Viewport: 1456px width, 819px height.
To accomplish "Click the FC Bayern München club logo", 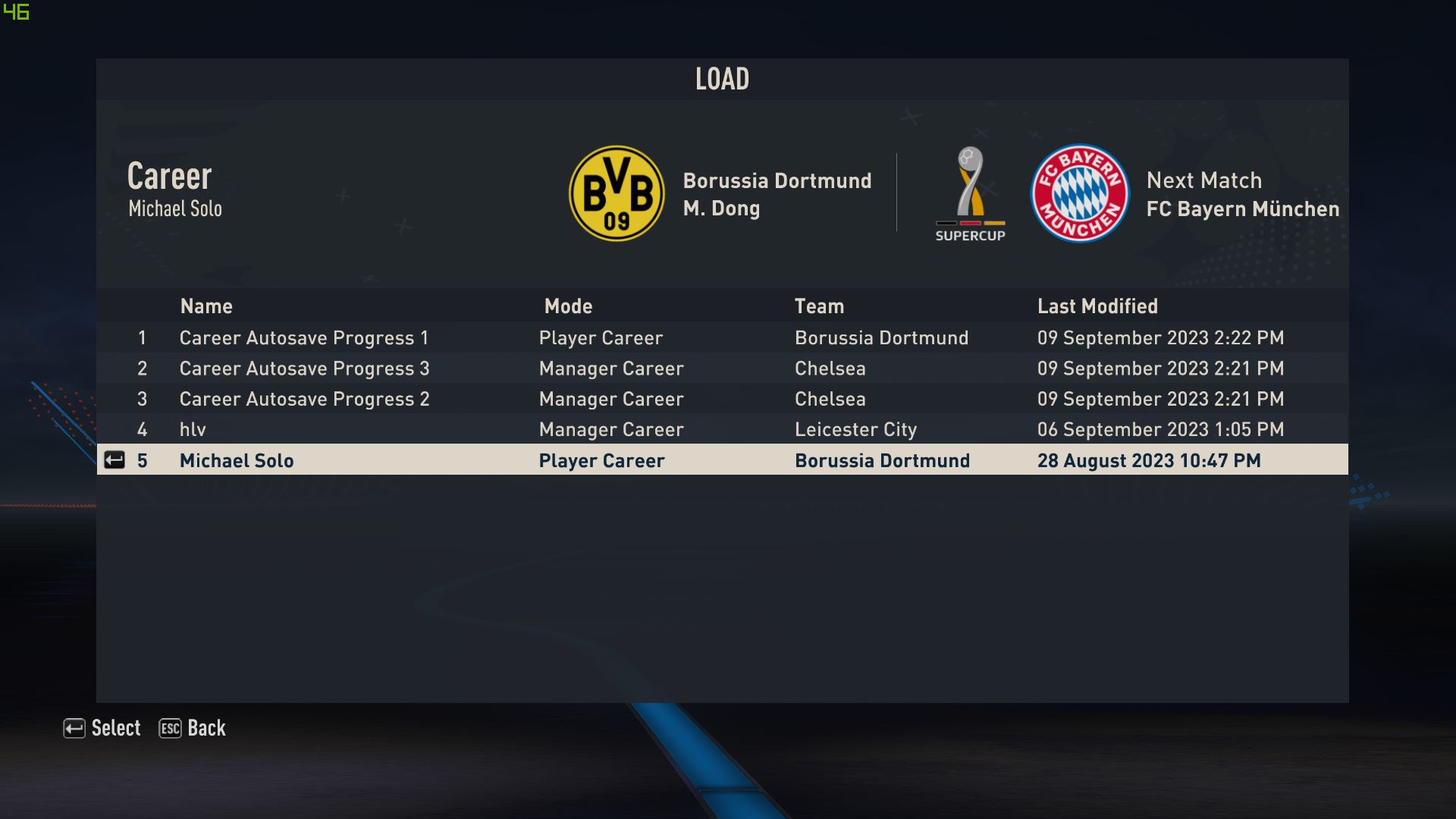I will 1080,193.
